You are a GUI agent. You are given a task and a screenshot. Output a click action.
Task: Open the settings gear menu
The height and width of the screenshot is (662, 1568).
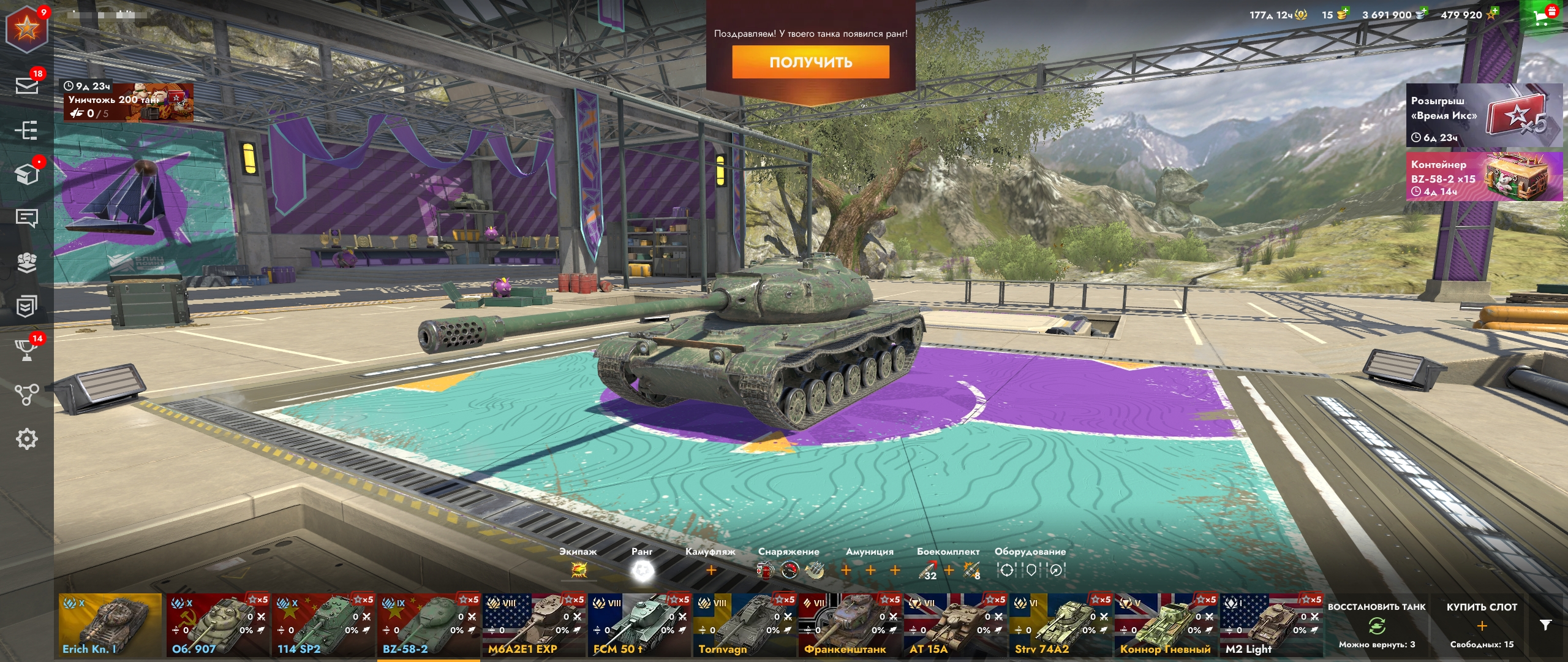pos(26,439)
